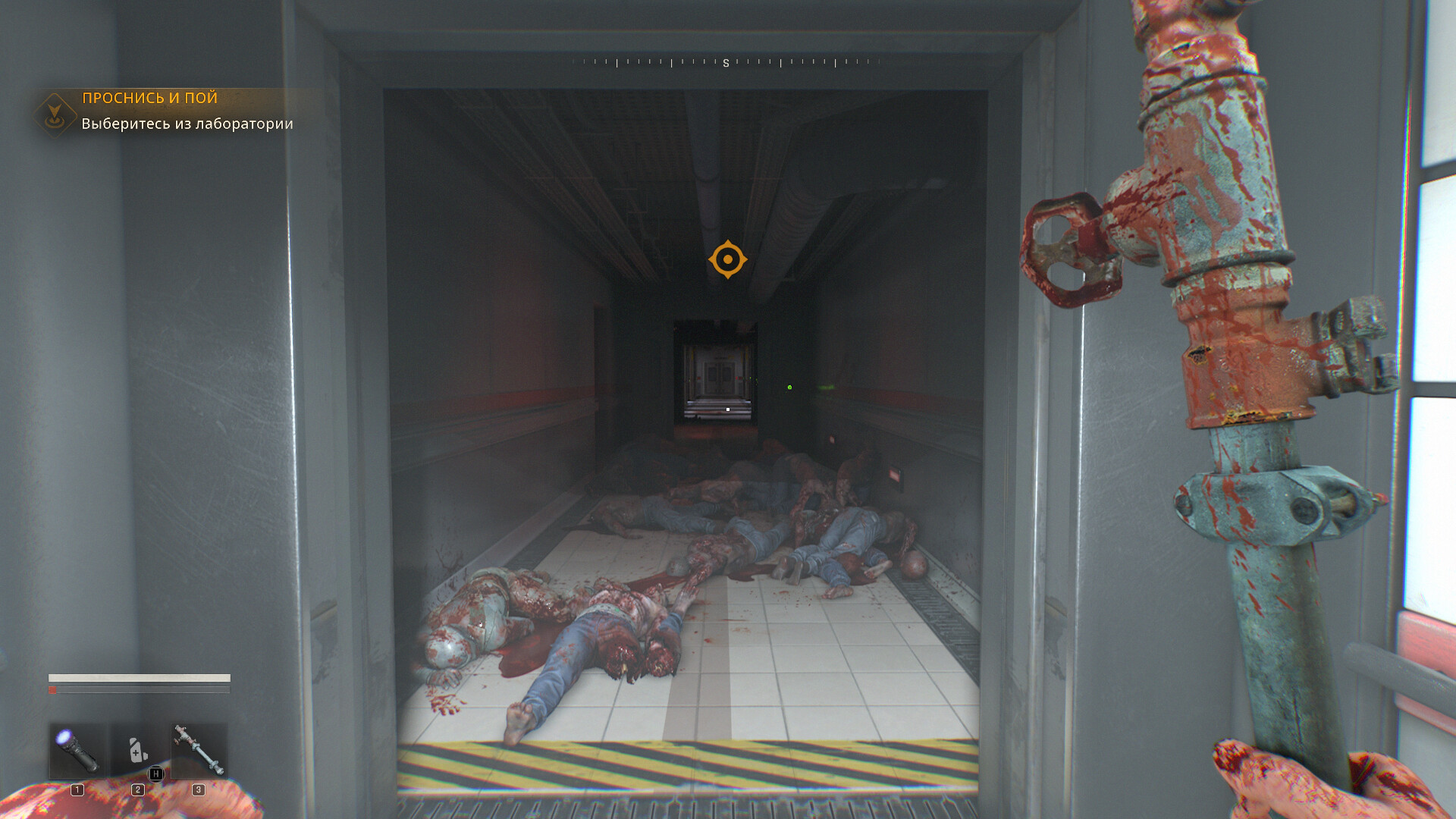This screenshot has height=819, width=1456.
Task: Click the orange objective waypoint marker
Action: click(x=727, y=259)
